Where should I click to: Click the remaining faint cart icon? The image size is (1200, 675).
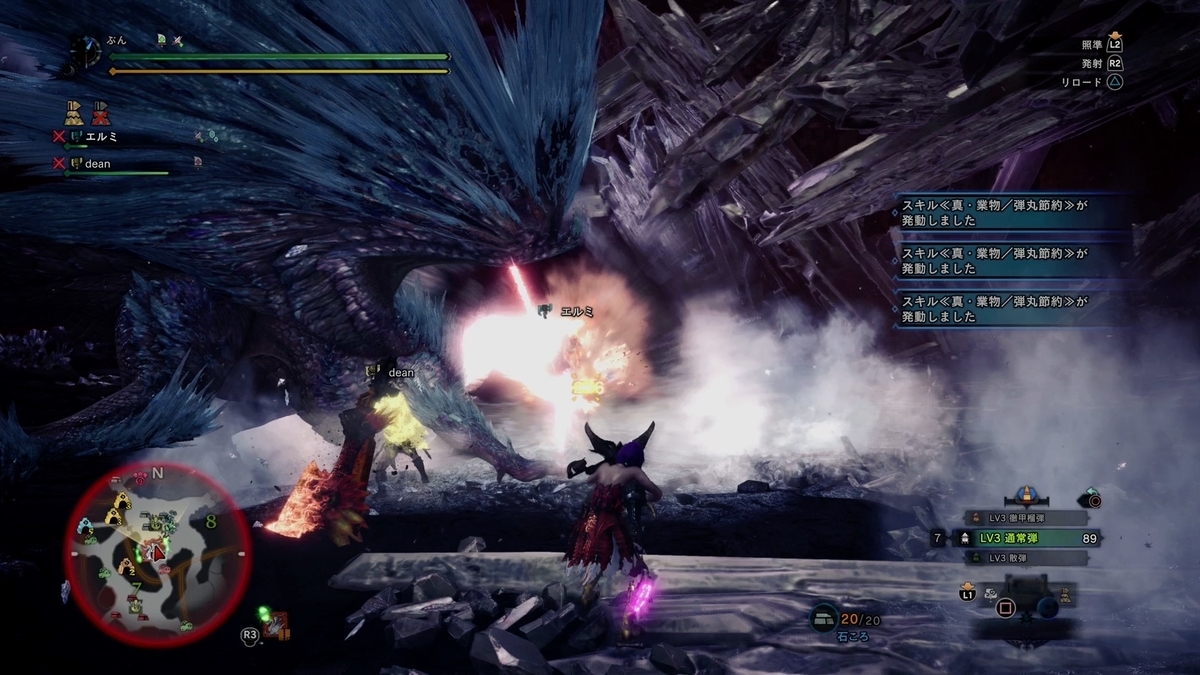pyautogui.click(x=74, y=110)
